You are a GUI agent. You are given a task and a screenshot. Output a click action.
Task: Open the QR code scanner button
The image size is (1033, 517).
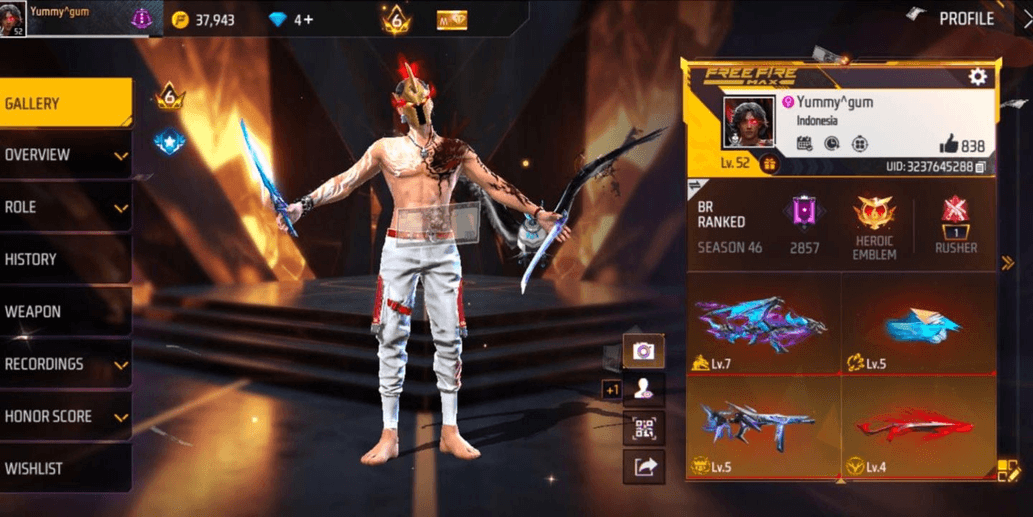pyautogui.click(x=643, y=428)
